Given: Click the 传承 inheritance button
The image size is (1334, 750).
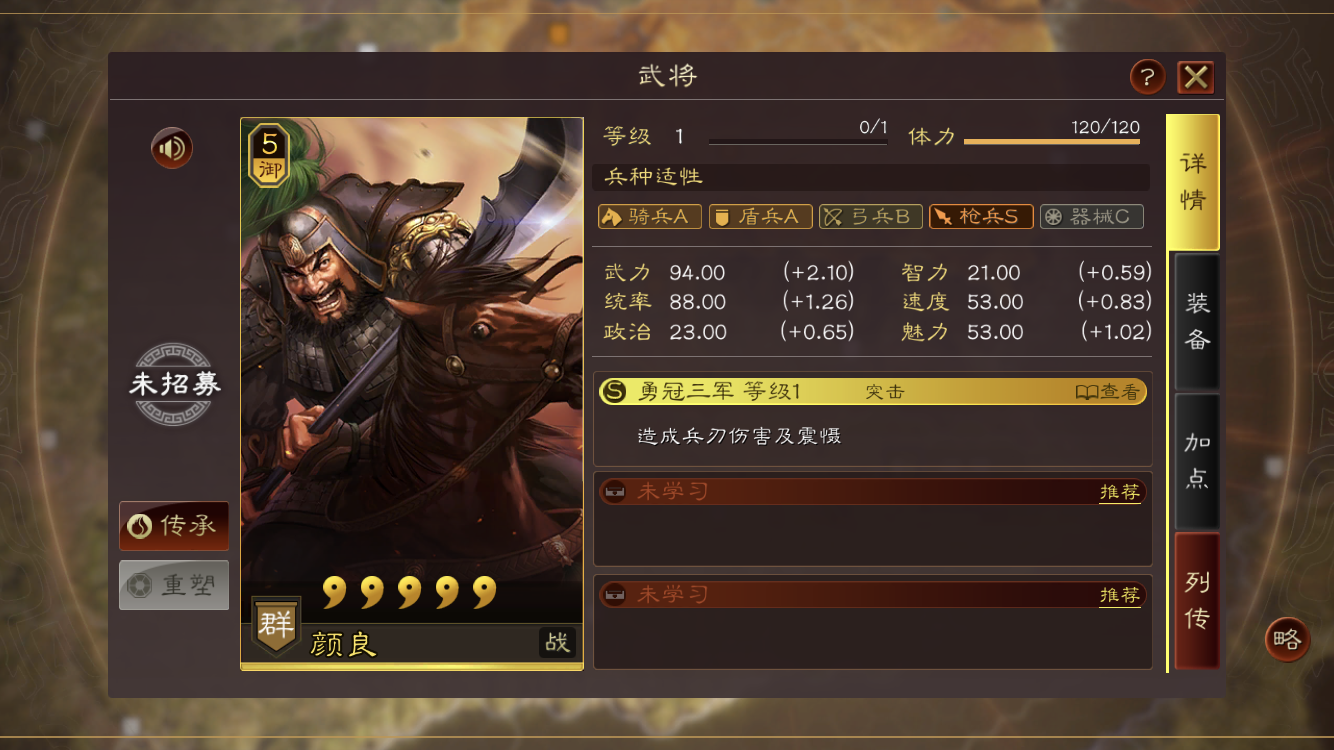Looking at the screenshot, I should click(174, 526).
